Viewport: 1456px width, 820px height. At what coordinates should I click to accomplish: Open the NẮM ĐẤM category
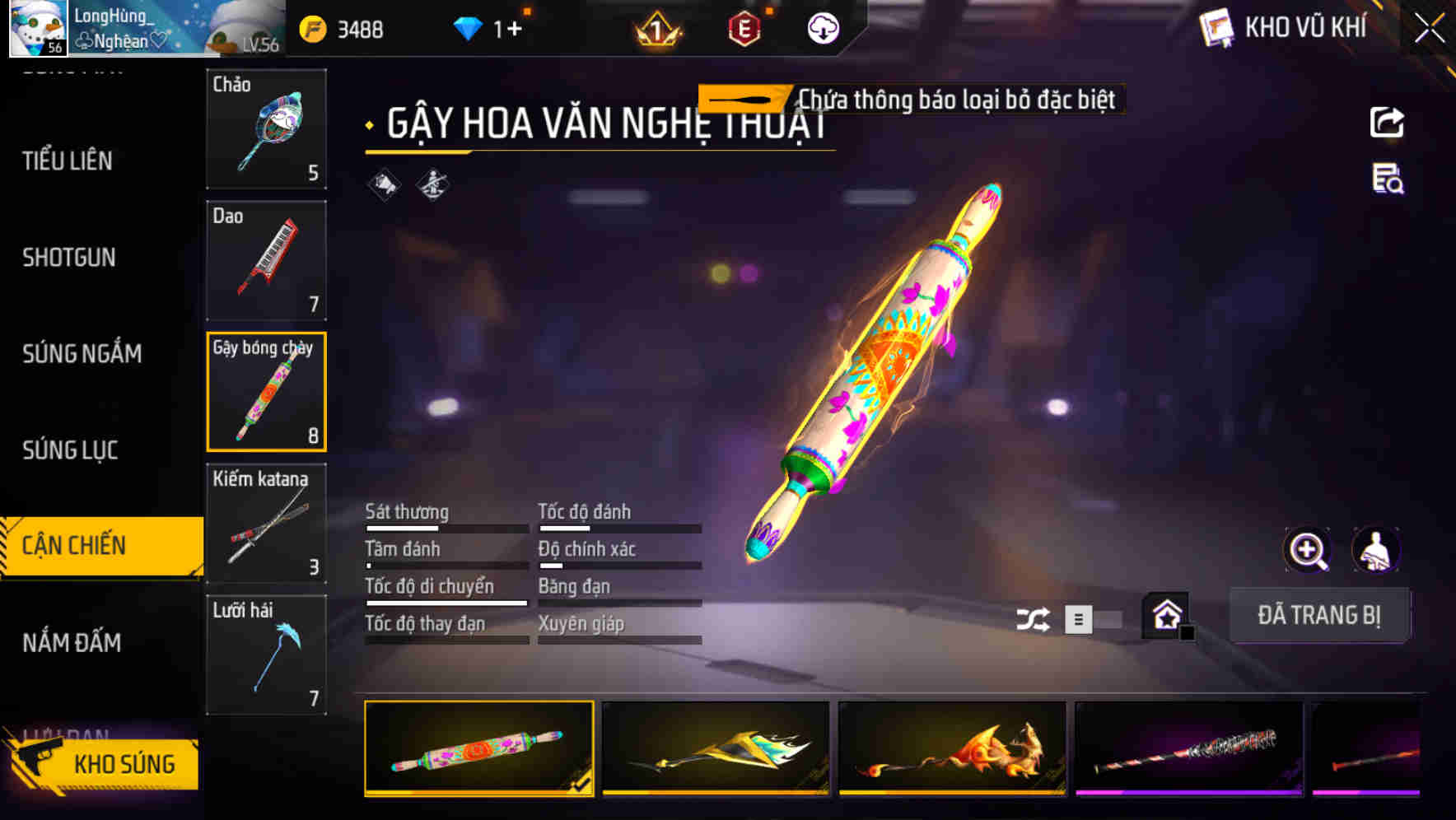click(x=72, y=643)
